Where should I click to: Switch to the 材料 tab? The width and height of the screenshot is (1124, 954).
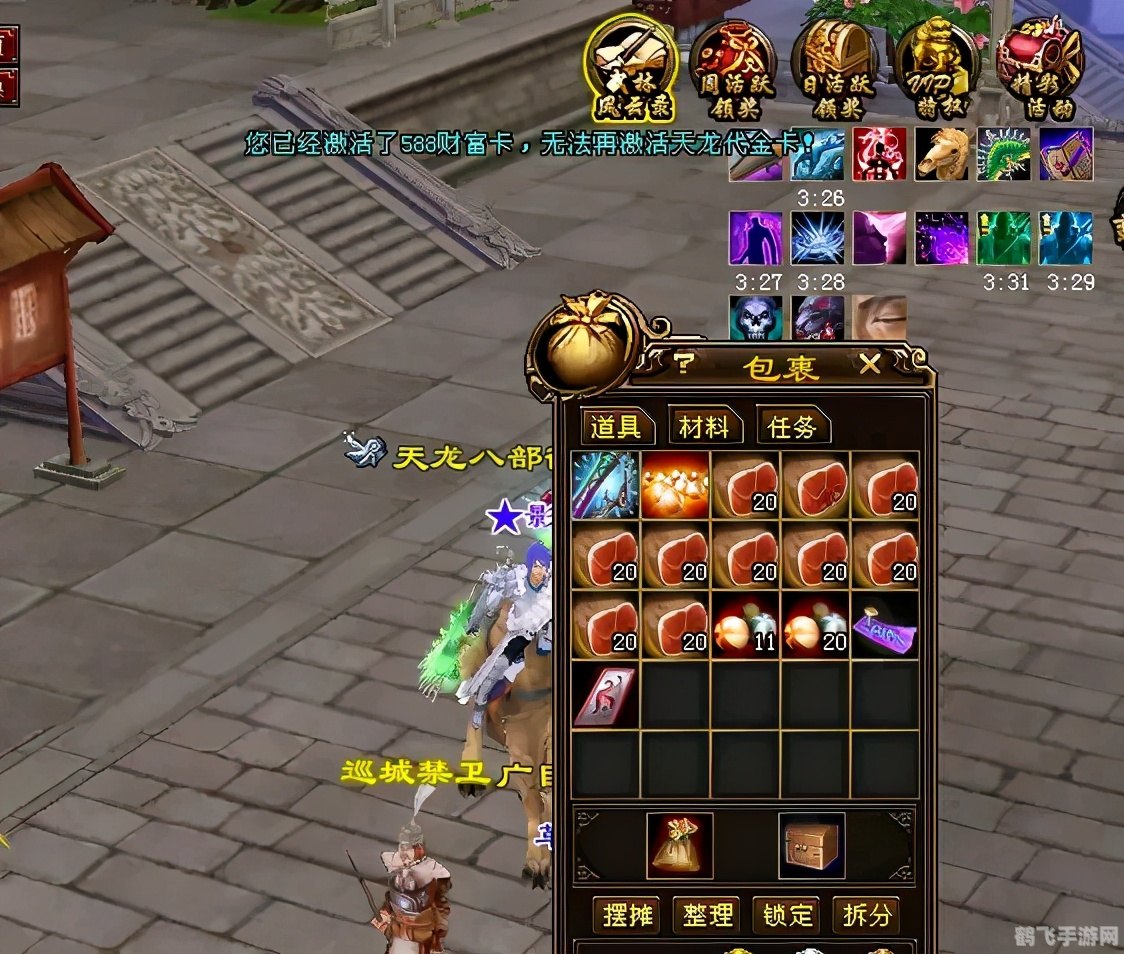coord(704,427)
